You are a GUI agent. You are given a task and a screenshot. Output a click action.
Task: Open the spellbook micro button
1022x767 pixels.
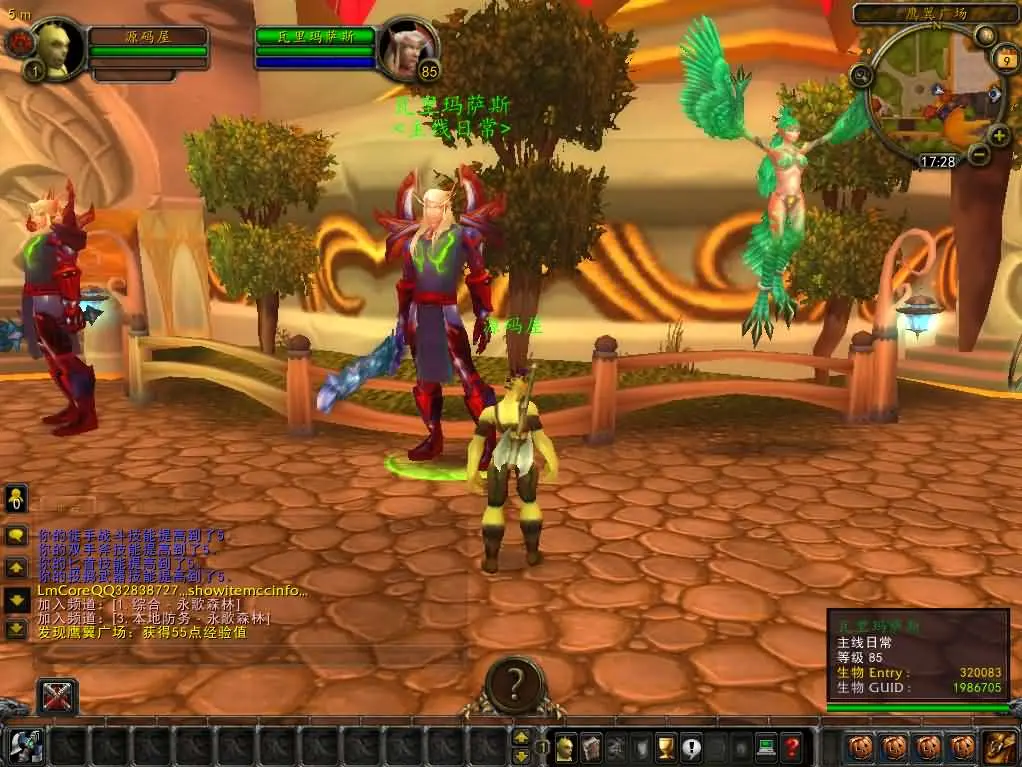[591, 746]
